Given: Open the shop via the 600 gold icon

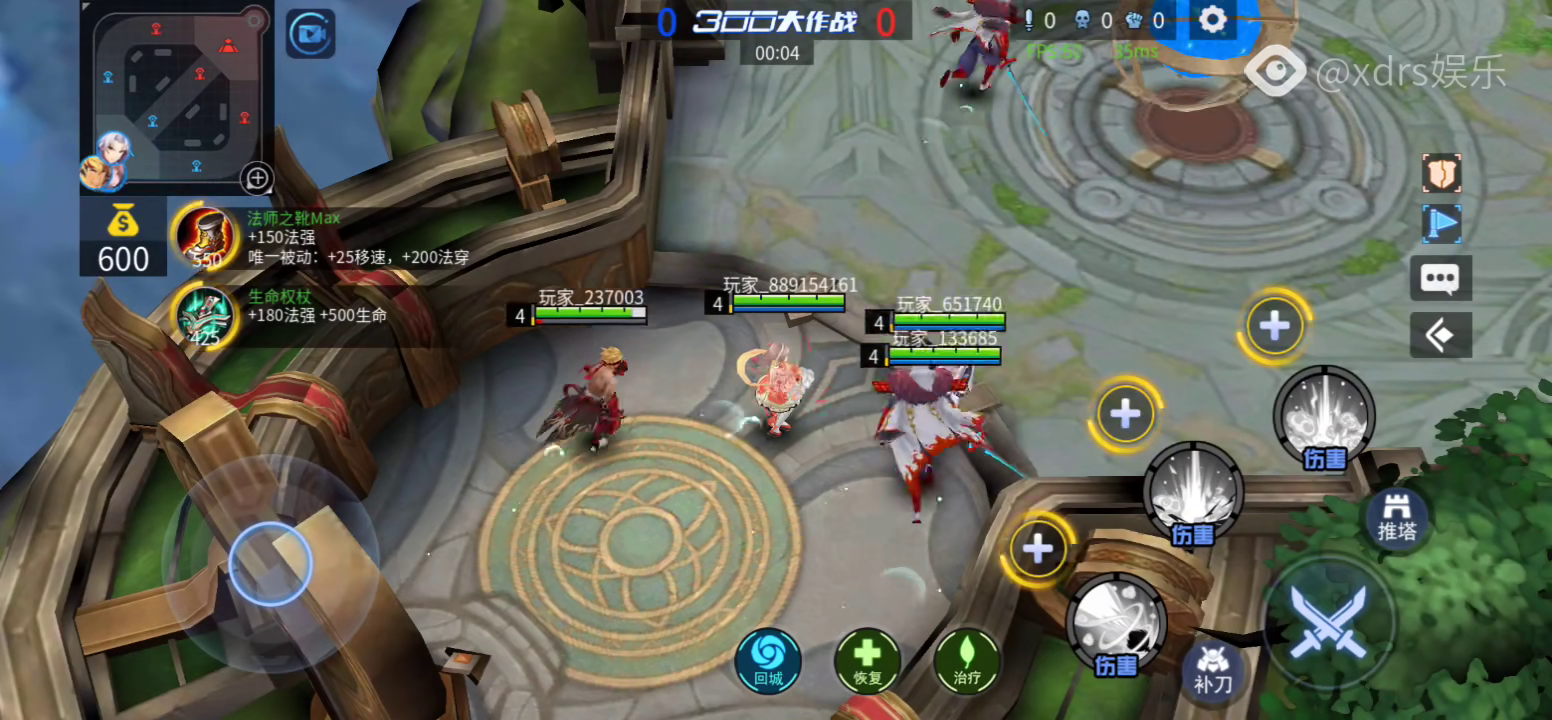Looking at the screenshot, I should pos(123,238).
